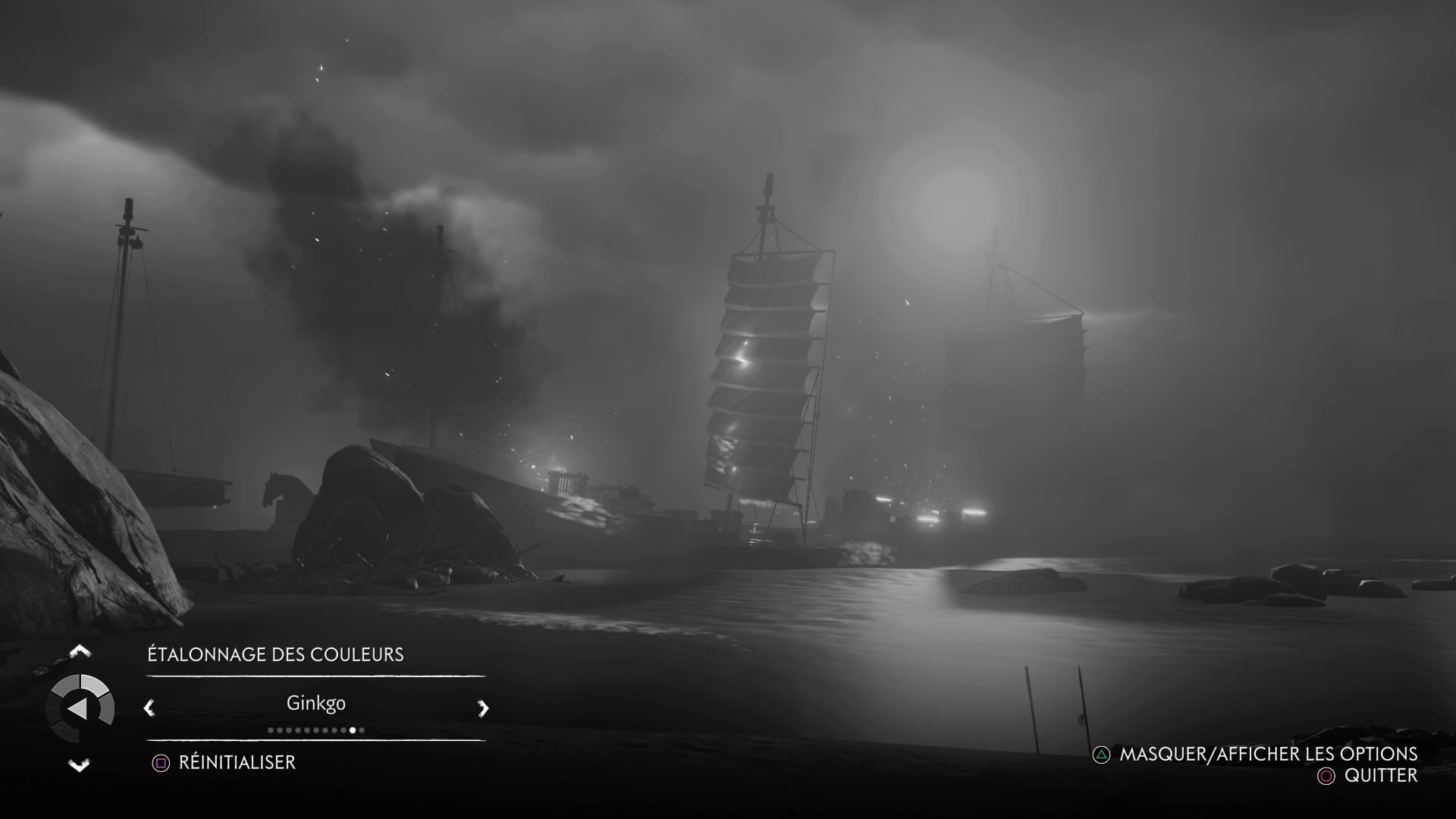Select the next color grading after Ginkgo

[483, 708]
